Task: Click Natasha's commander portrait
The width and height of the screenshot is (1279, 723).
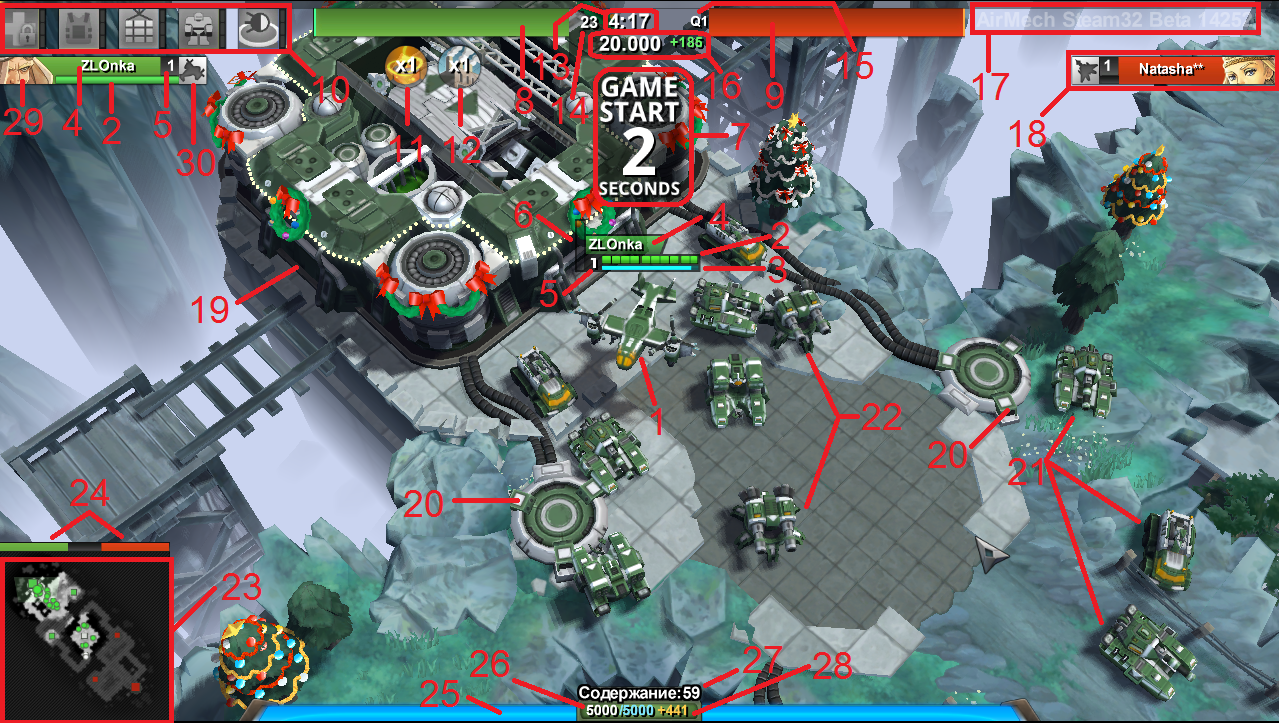Action: [x=1249, y=71]
